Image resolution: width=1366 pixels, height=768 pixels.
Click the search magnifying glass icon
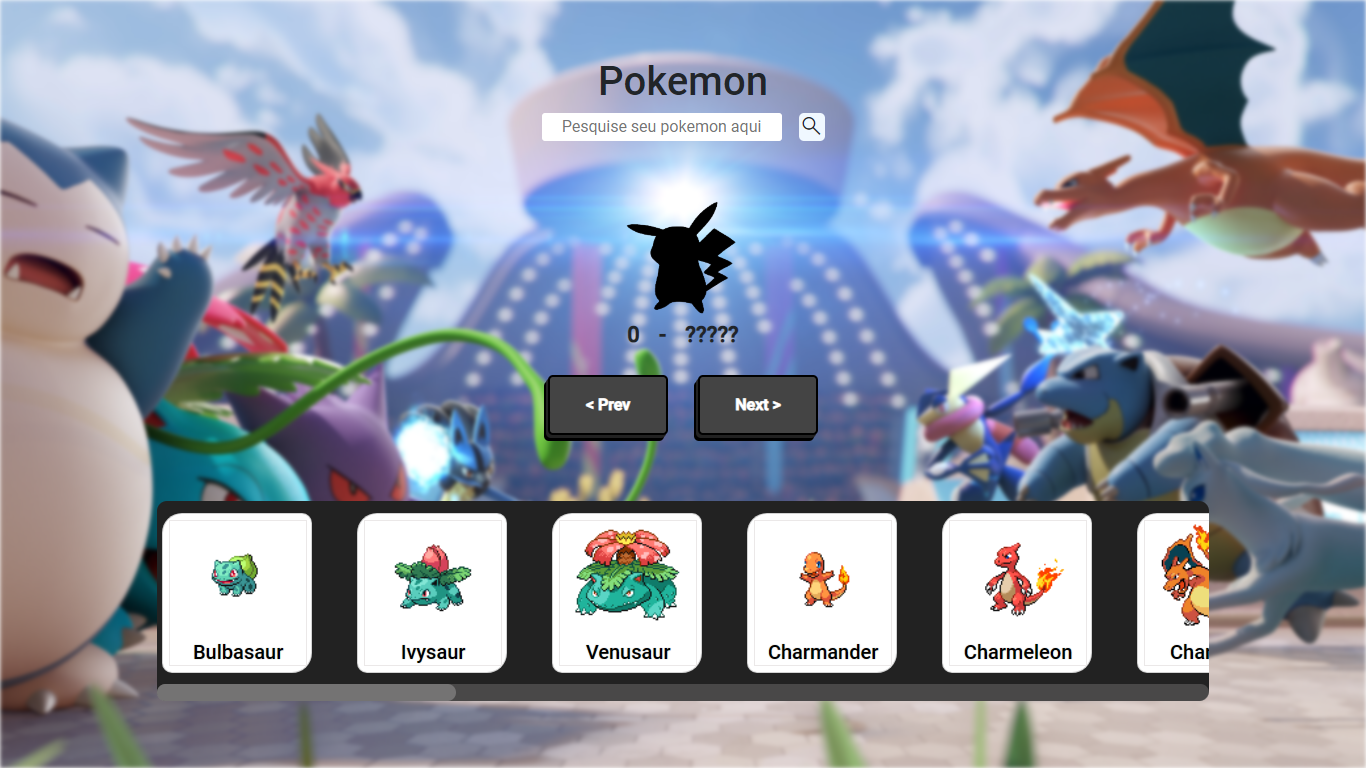[811, 126]
